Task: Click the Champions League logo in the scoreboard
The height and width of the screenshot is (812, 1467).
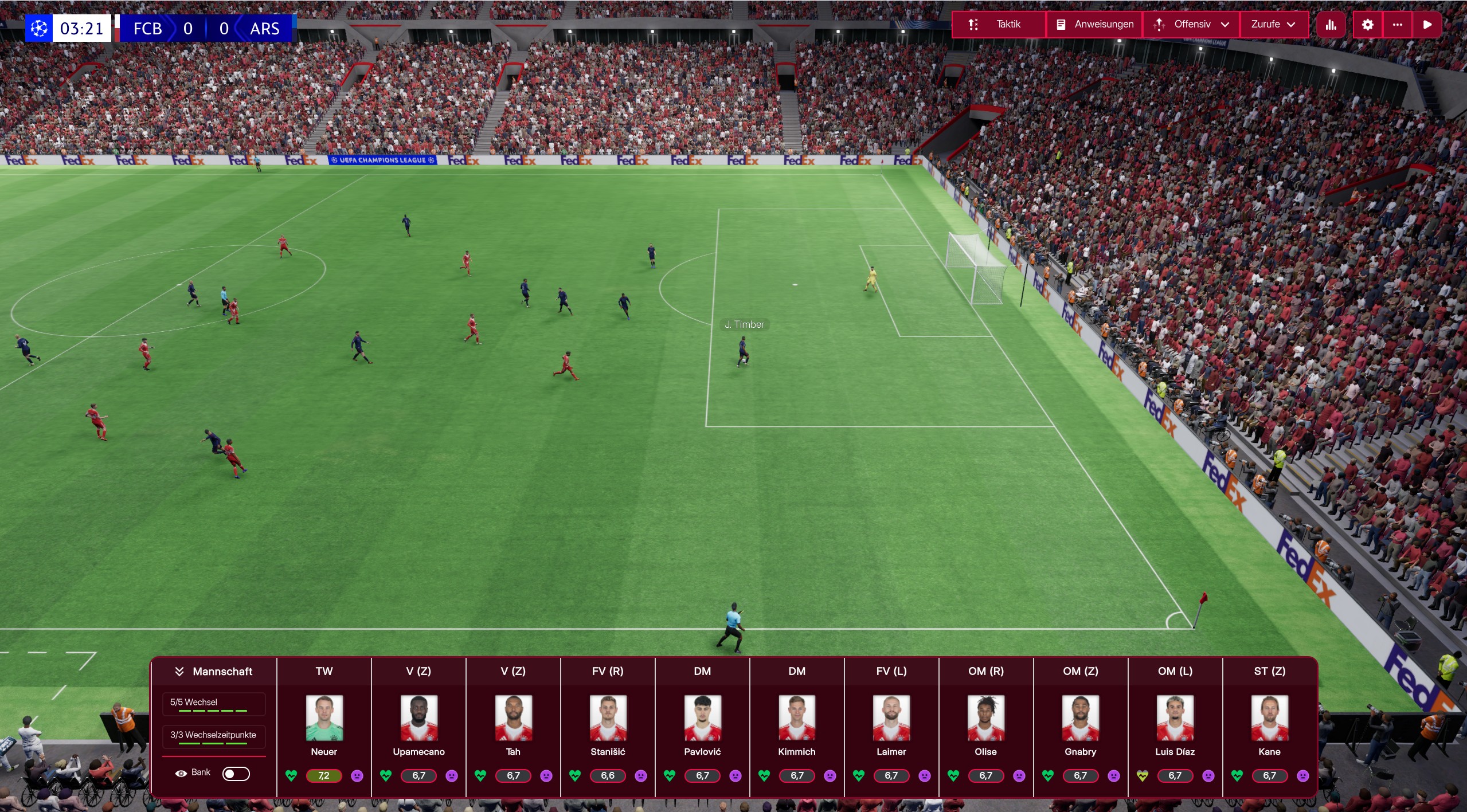Action: pyautogui.click(x=38, y=28)
